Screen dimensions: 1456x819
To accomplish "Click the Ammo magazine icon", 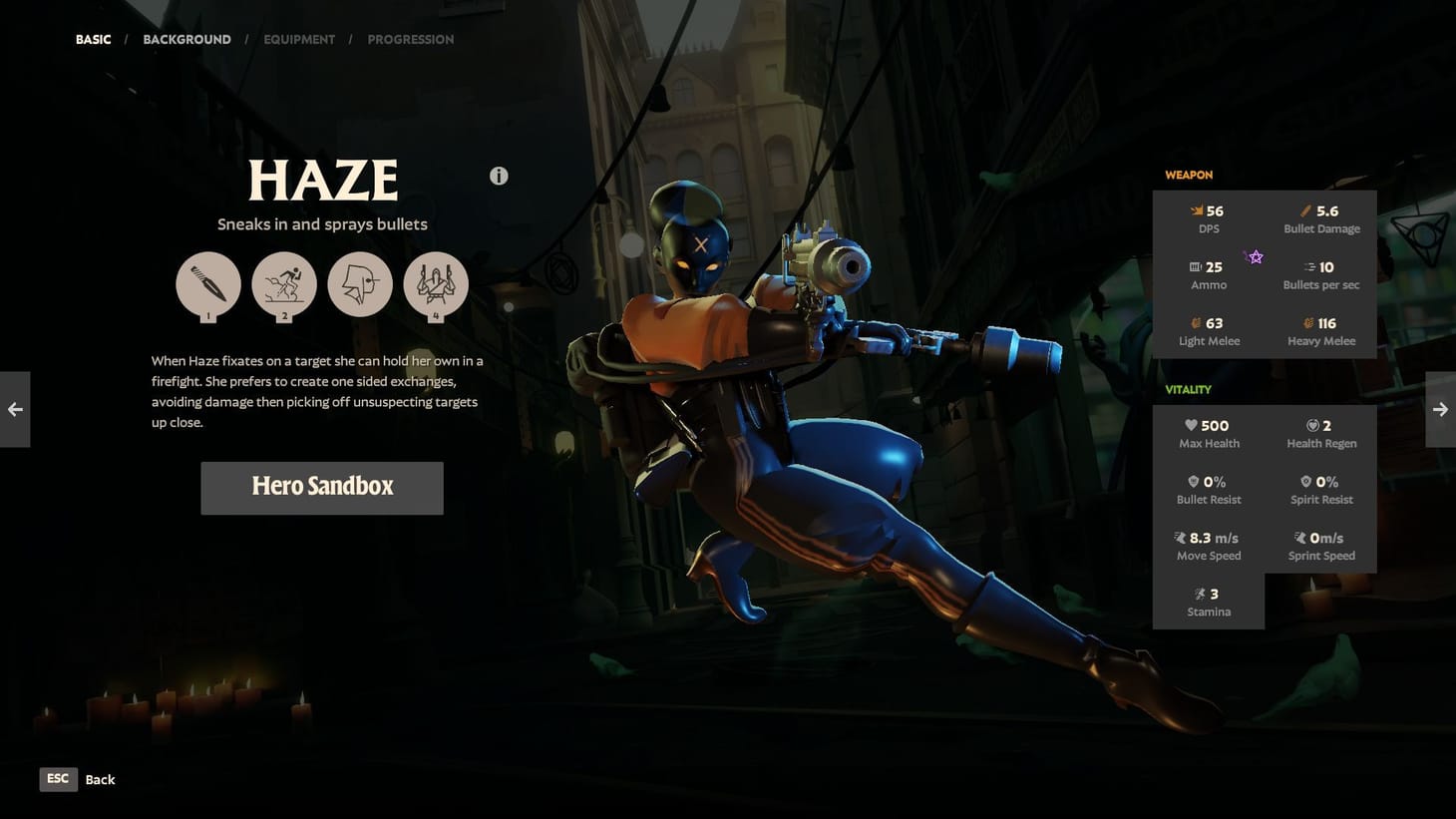I will coord(1194,266).
